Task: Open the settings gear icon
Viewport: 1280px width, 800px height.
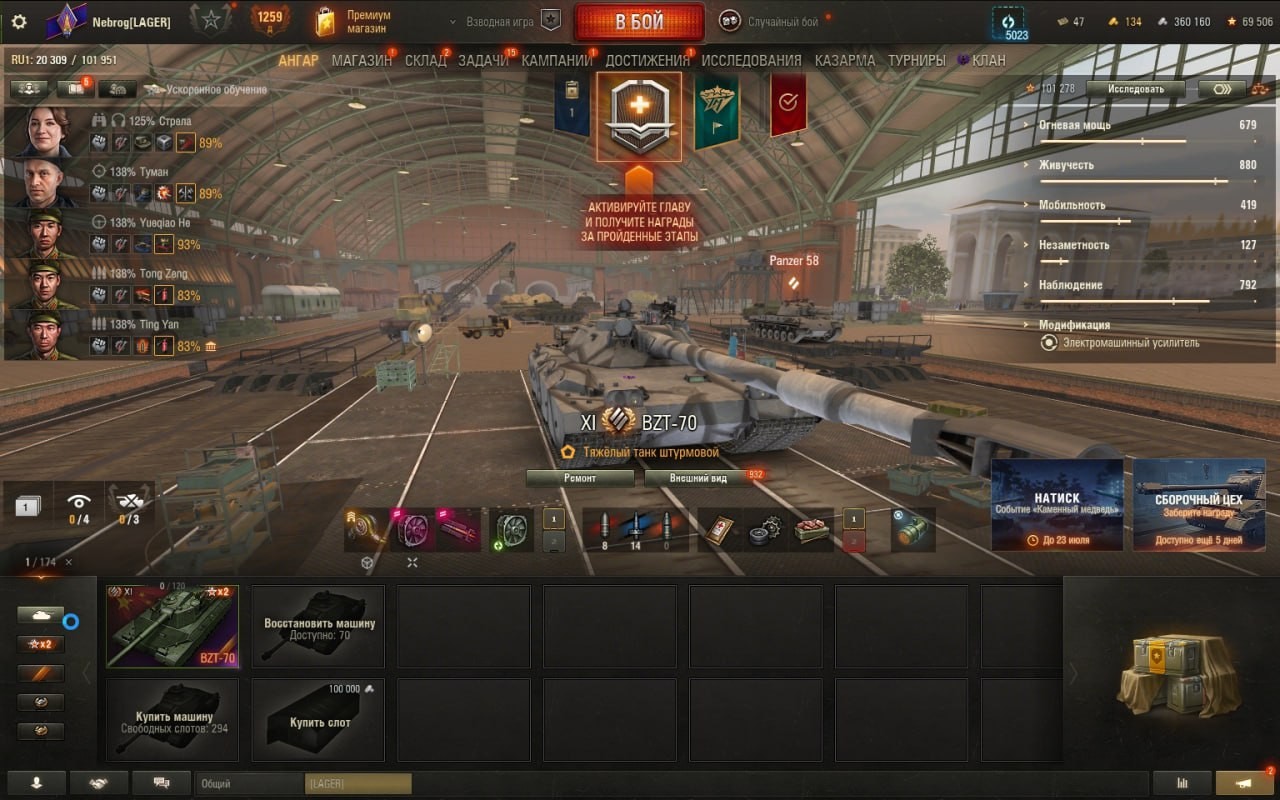Action: (19, 21)
